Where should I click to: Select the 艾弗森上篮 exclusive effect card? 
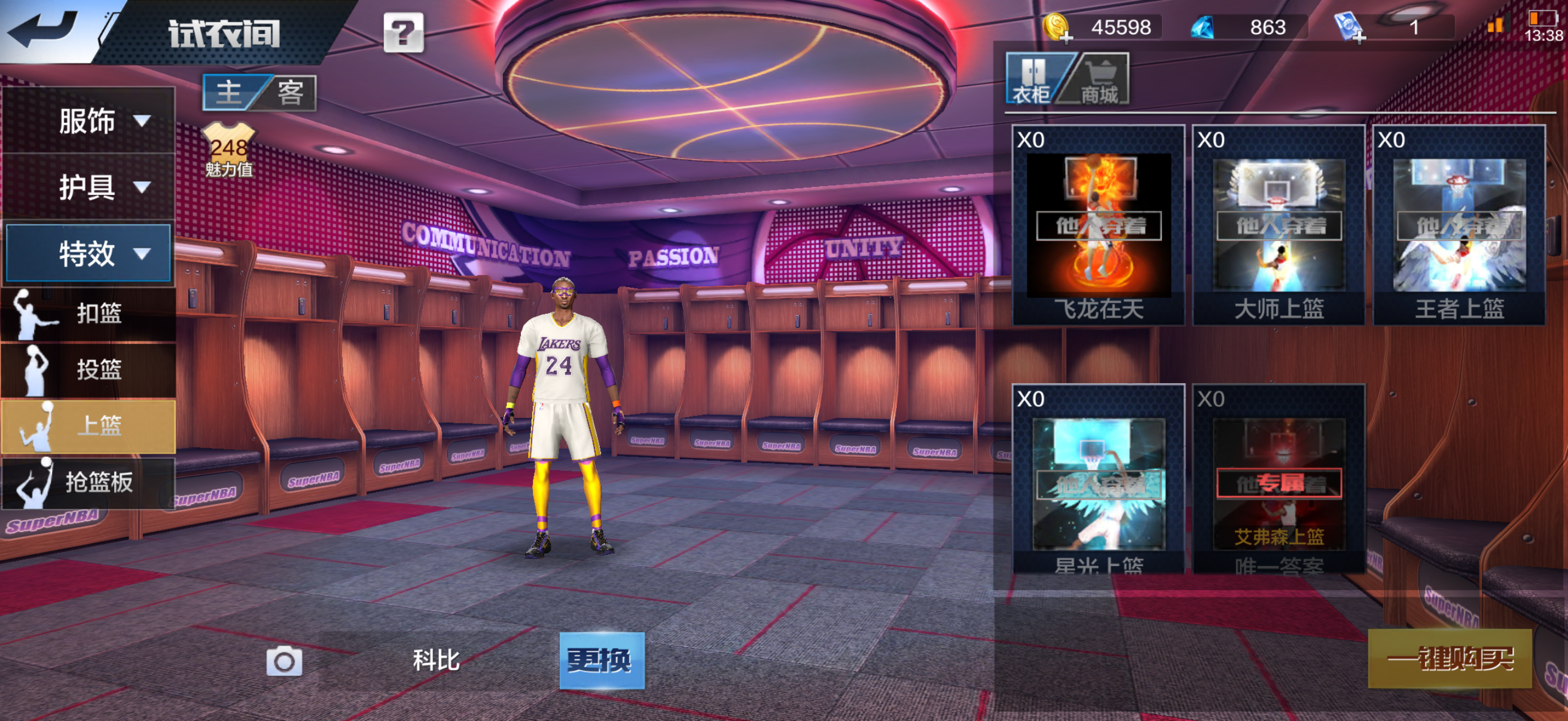point(1279,481)
